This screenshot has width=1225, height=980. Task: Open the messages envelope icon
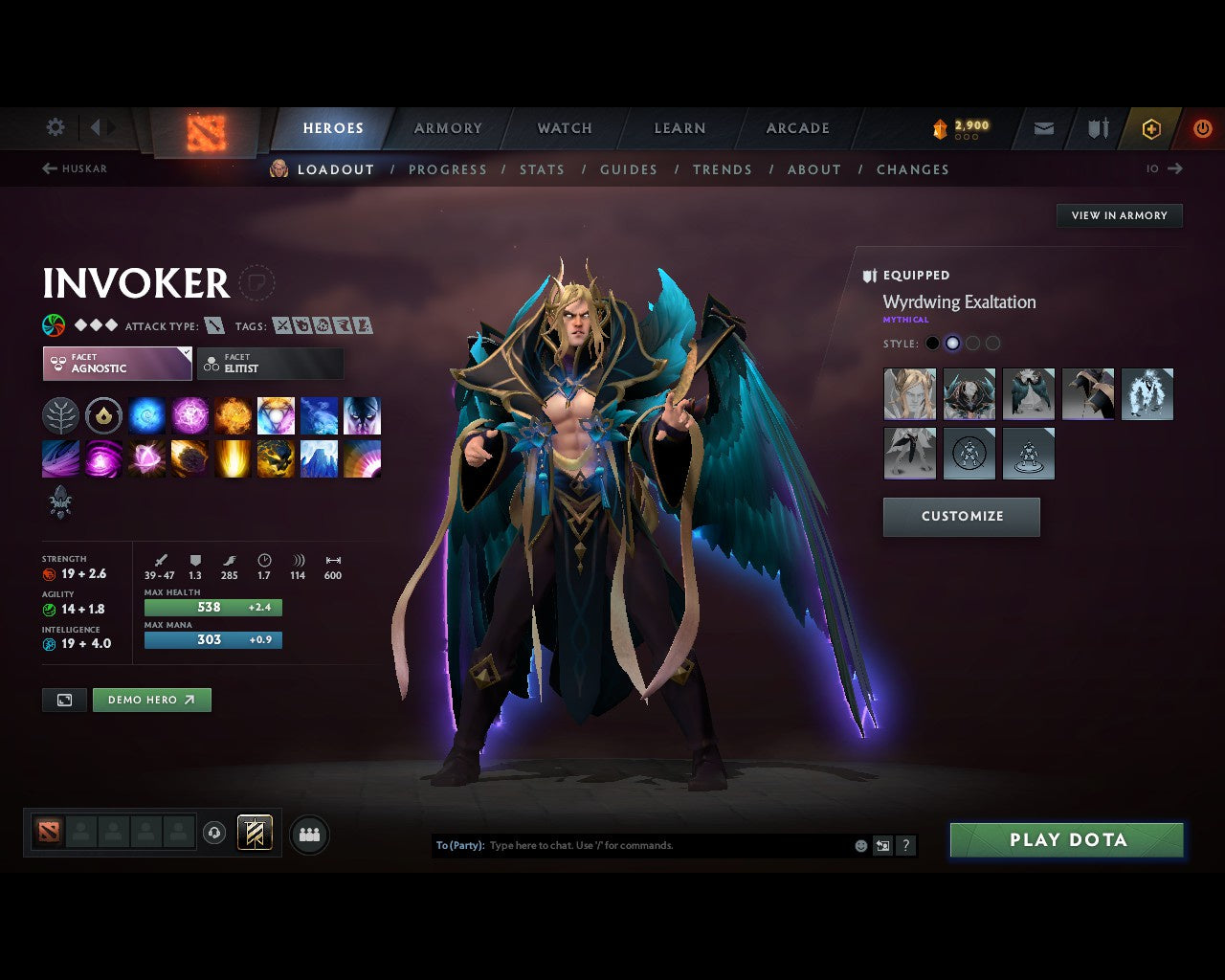click(x=1042, y=127)
